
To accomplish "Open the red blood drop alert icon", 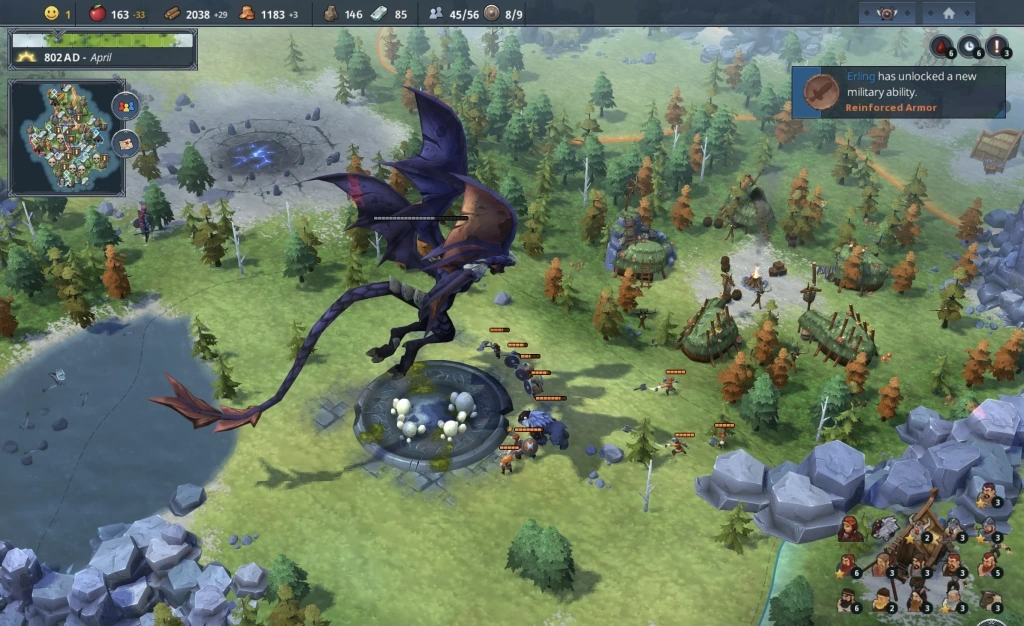I will click(942, 46).
